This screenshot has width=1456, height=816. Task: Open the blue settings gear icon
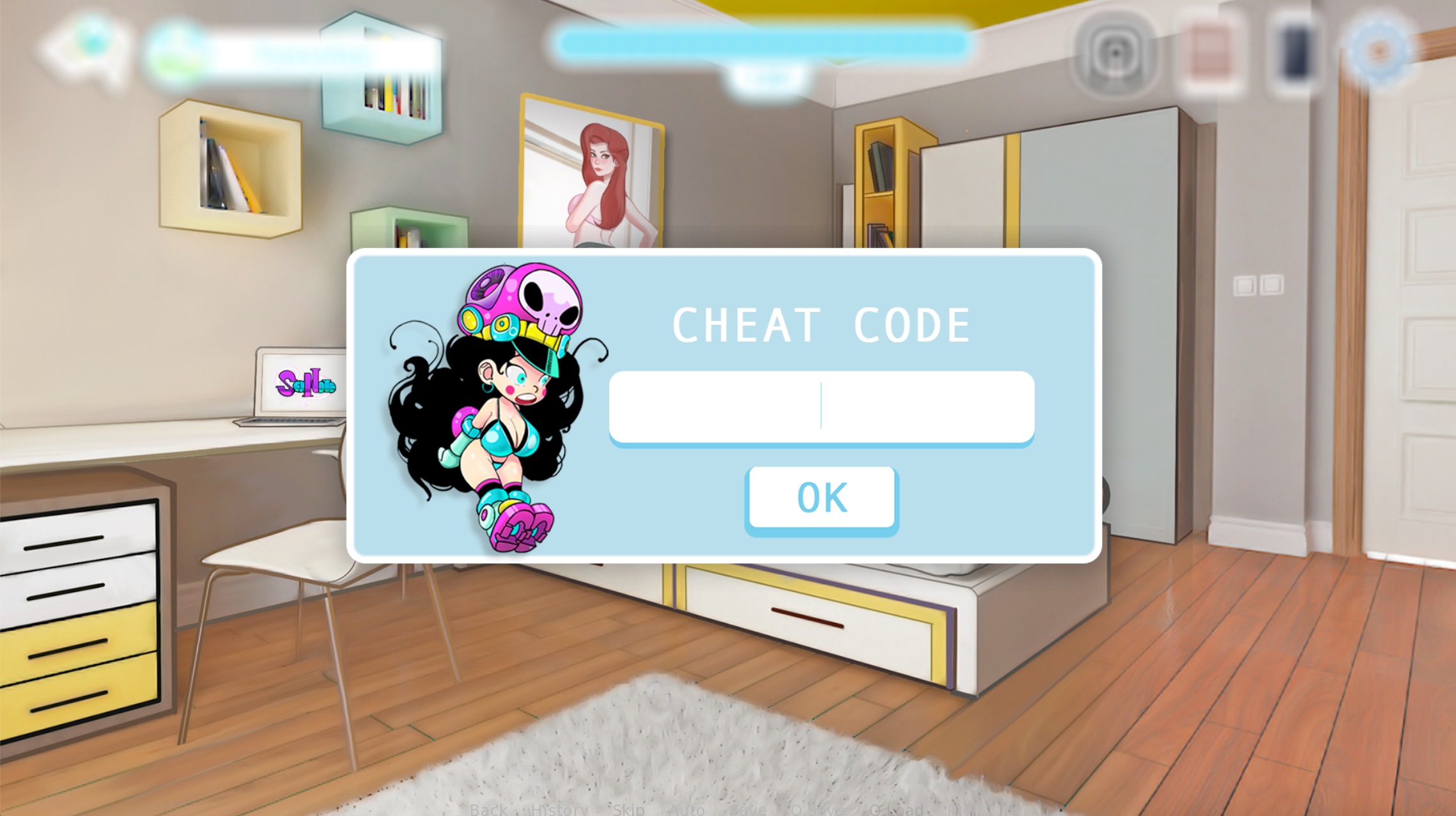1379,50
